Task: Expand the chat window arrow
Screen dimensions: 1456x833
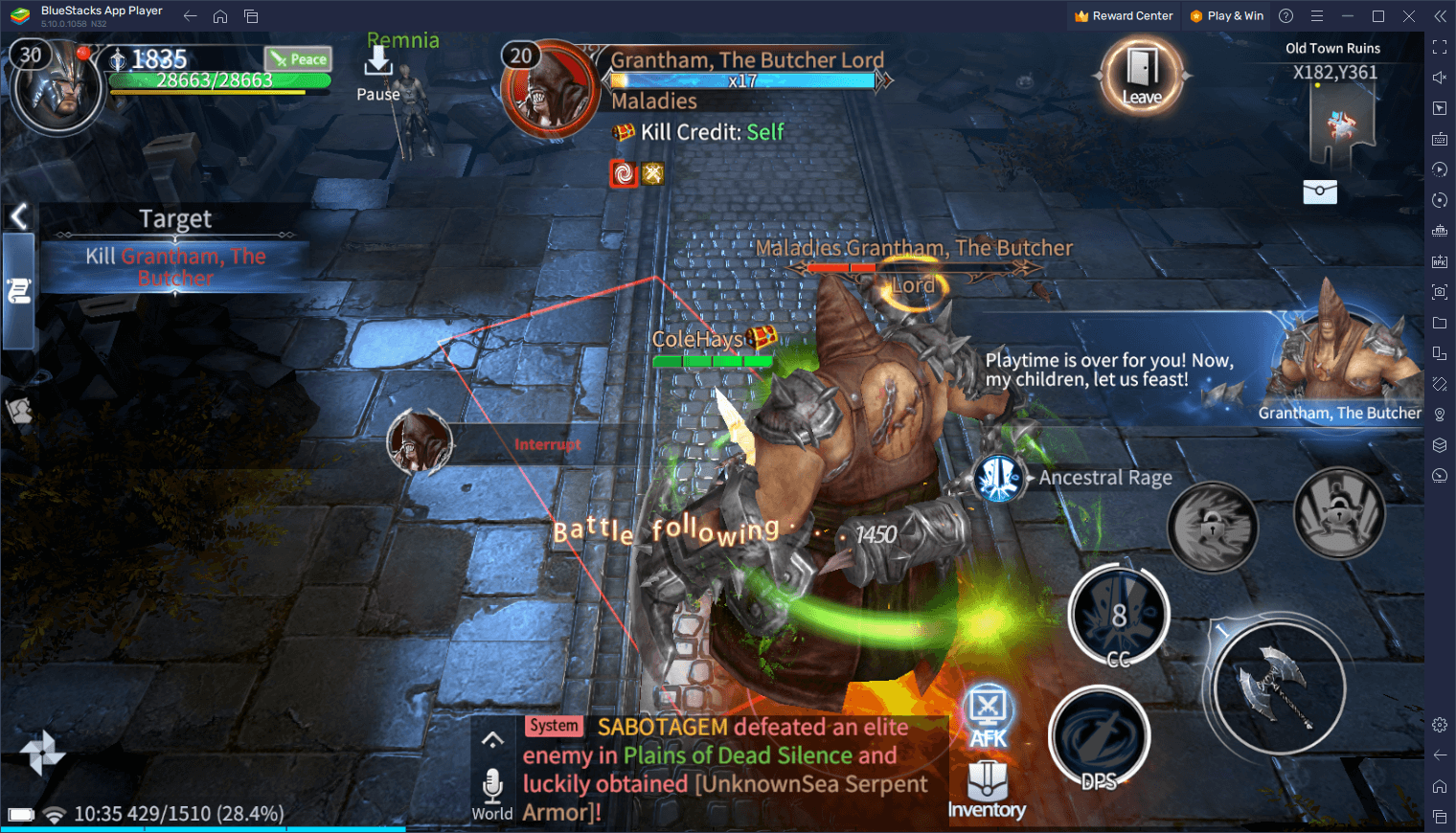Action: (492, 739)
